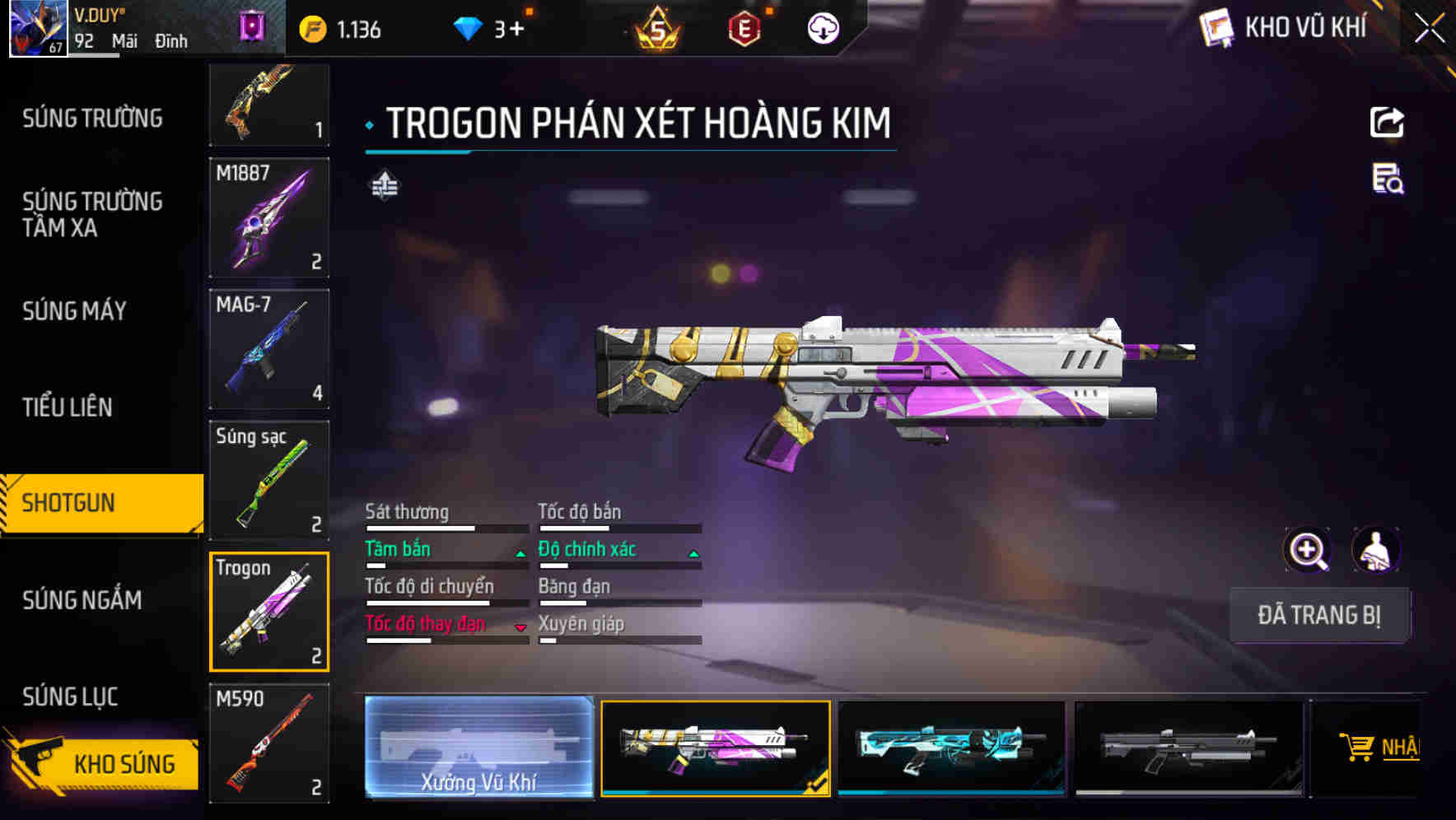Switch to SÚNG TRƯỜNG TẦM XA category
The image size is (1456, 820).
[x=92, y=214]
